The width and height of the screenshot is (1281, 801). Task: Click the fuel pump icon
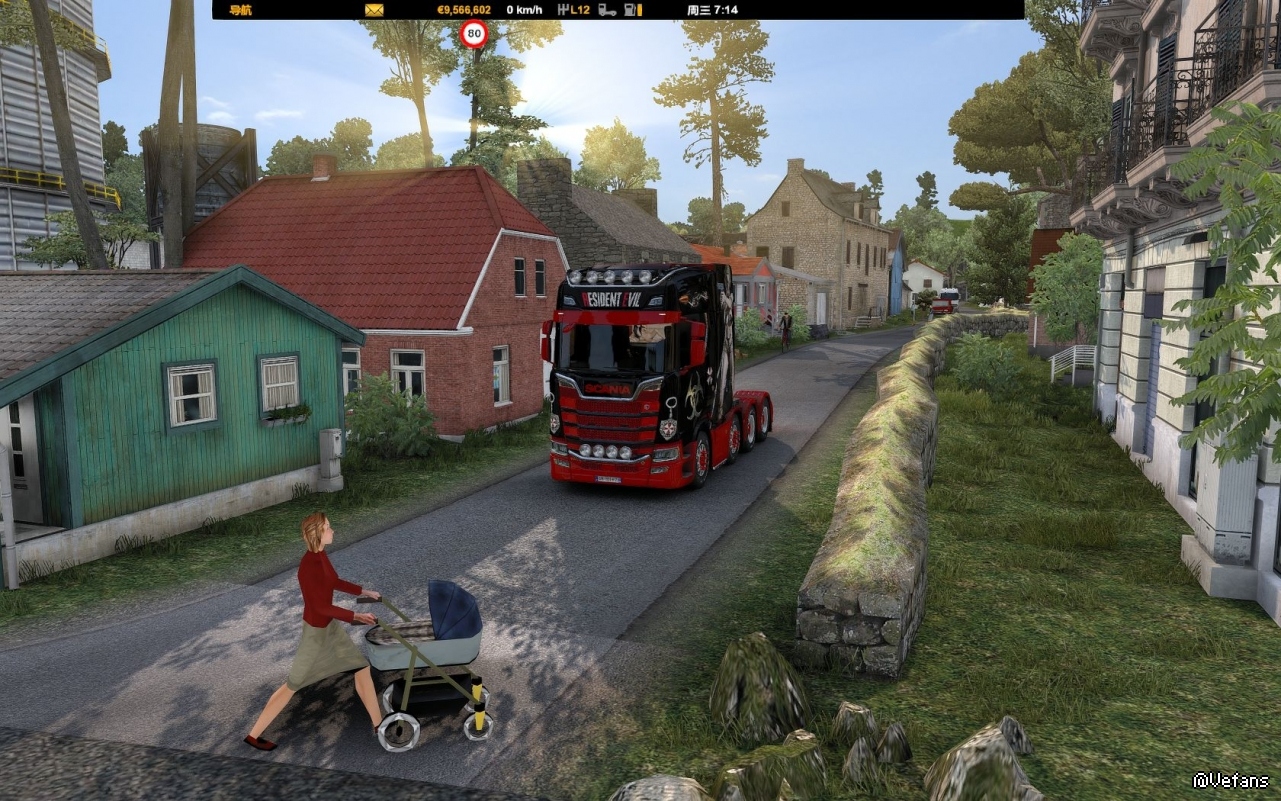pos(632,10)
